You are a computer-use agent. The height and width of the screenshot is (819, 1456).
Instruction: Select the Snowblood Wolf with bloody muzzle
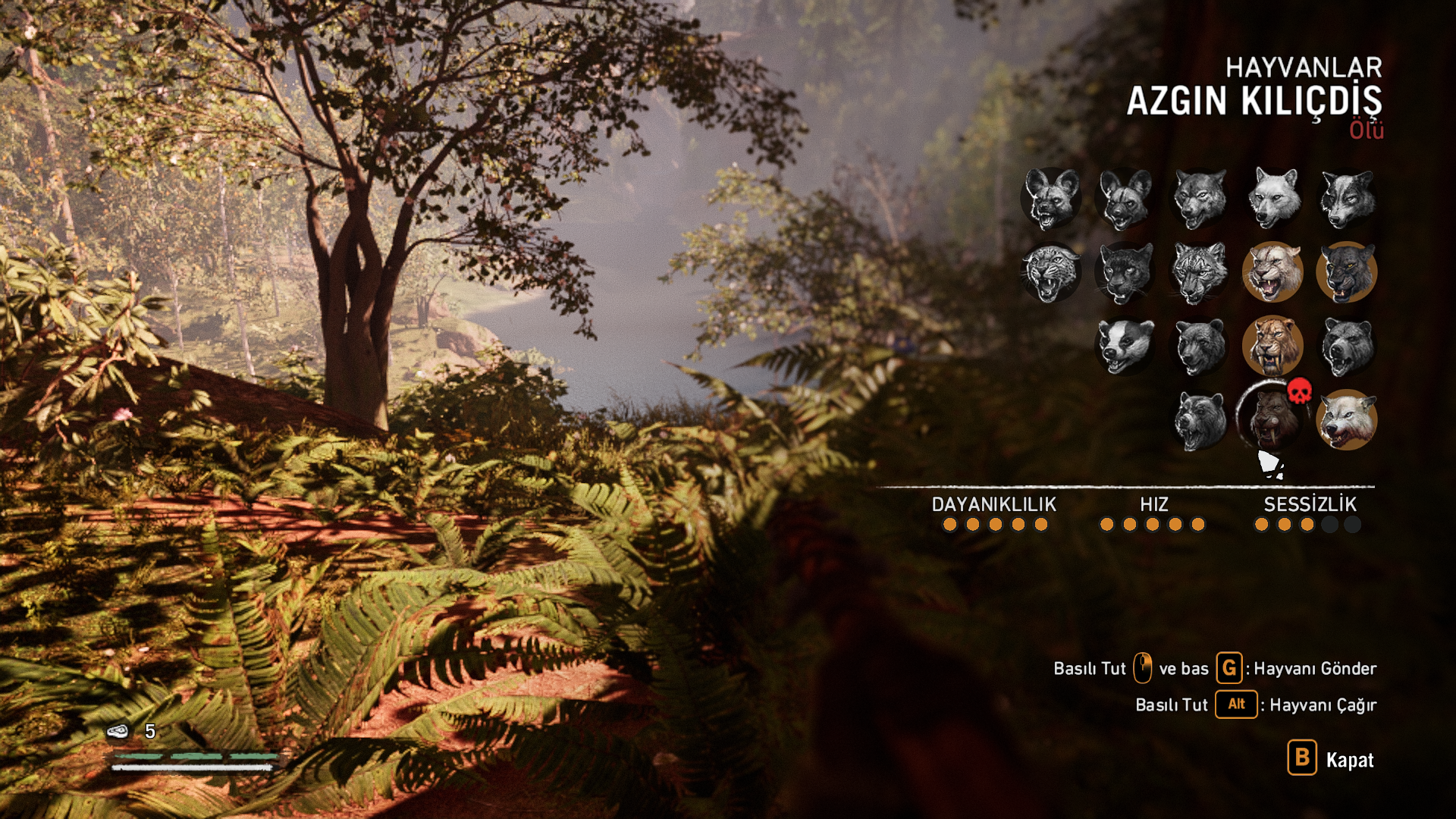click(1347, 419)
